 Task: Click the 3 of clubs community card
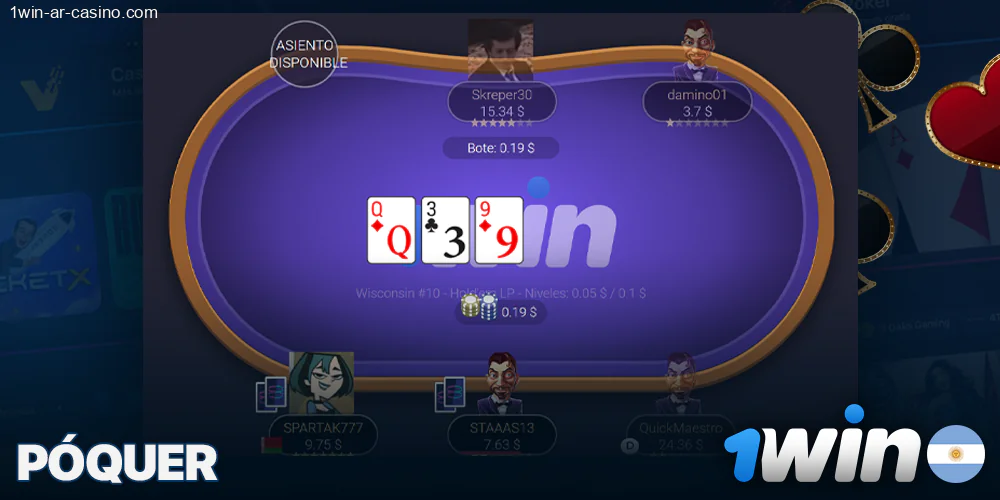[x=445, y=230]
